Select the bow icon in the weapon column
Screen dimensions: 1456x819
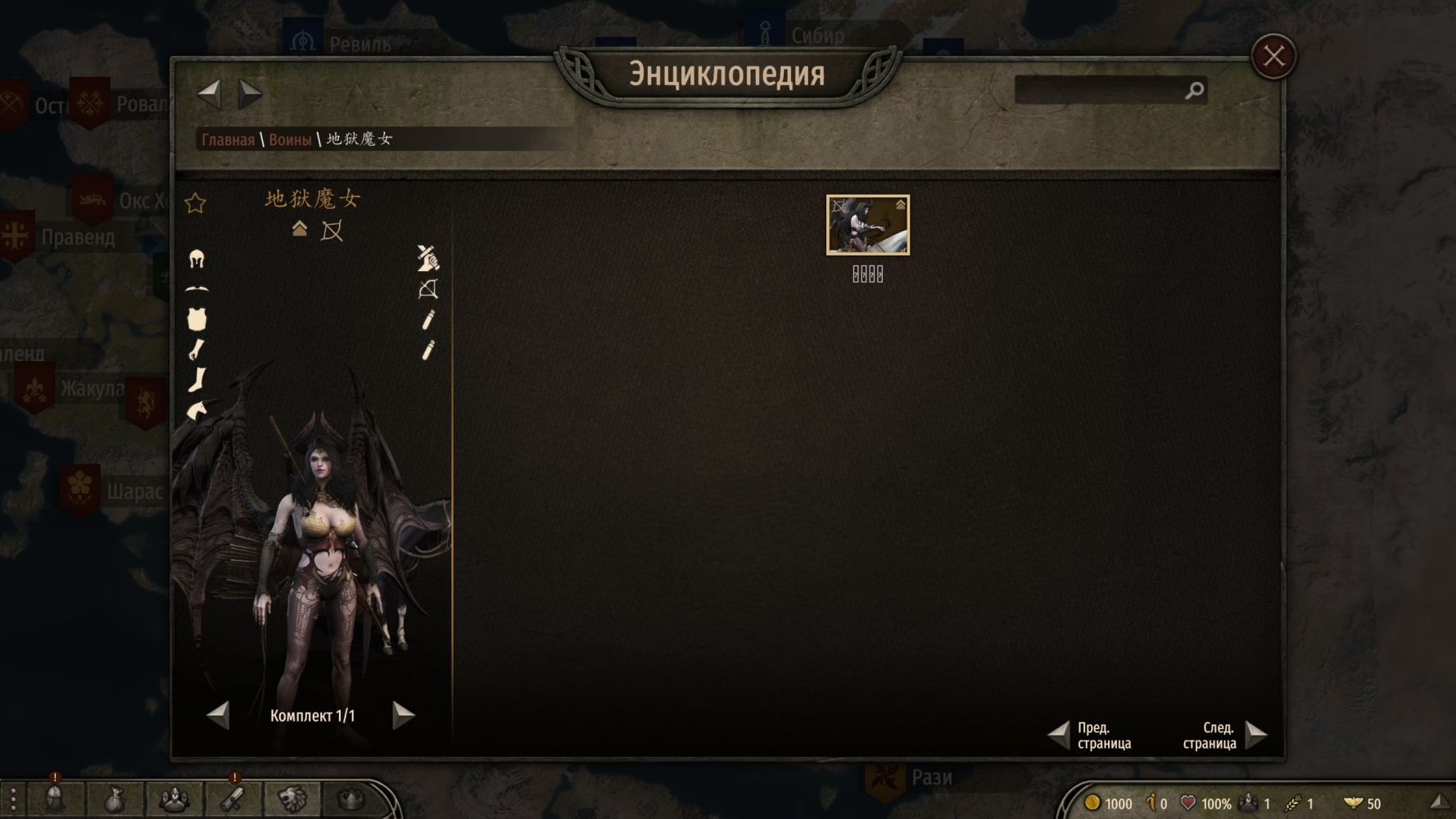click(x=427, y=289)
